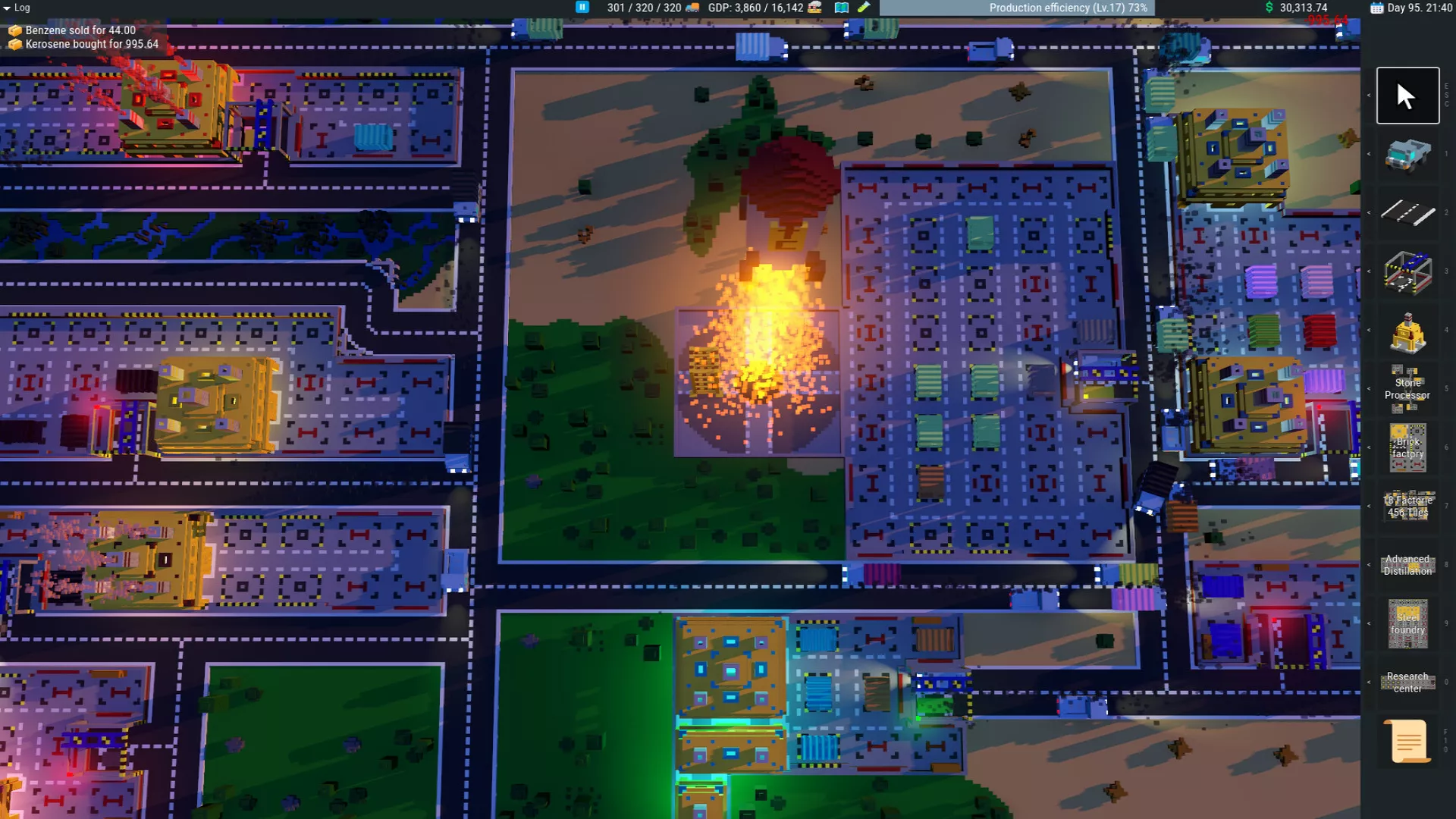This screenshot has height=819, width=1456.
Task: Open the map book icon
Action: click(841, 8)
